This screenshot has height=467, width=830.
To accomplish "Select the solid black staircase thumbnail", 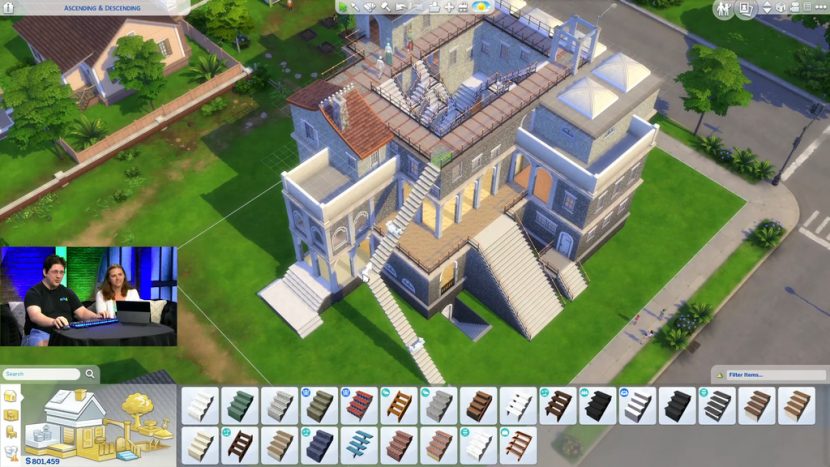I will pyautogui.click(x=598, y=405).
